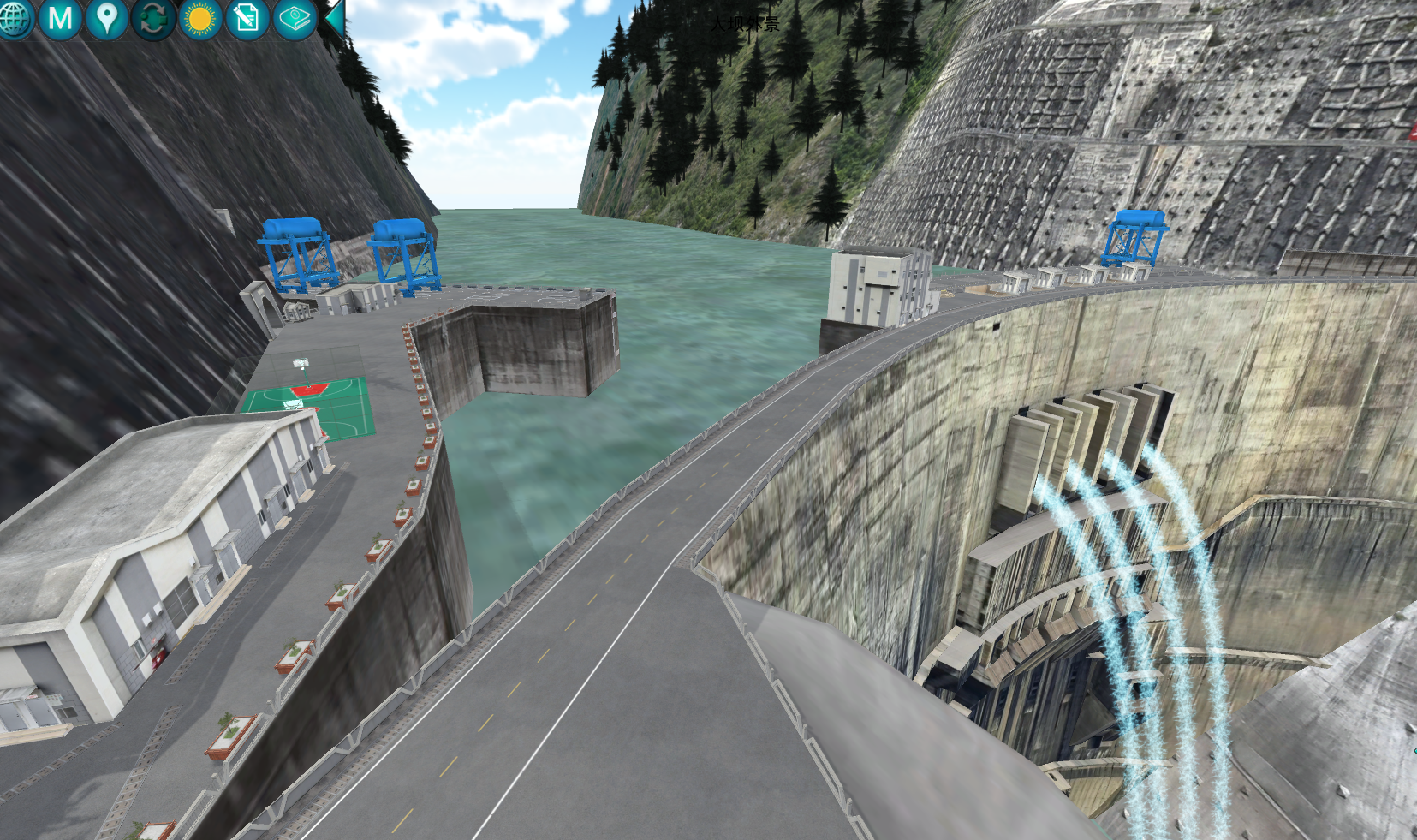Select the location pin icon
The image size is (1417, 840).
tap(106, 18)
